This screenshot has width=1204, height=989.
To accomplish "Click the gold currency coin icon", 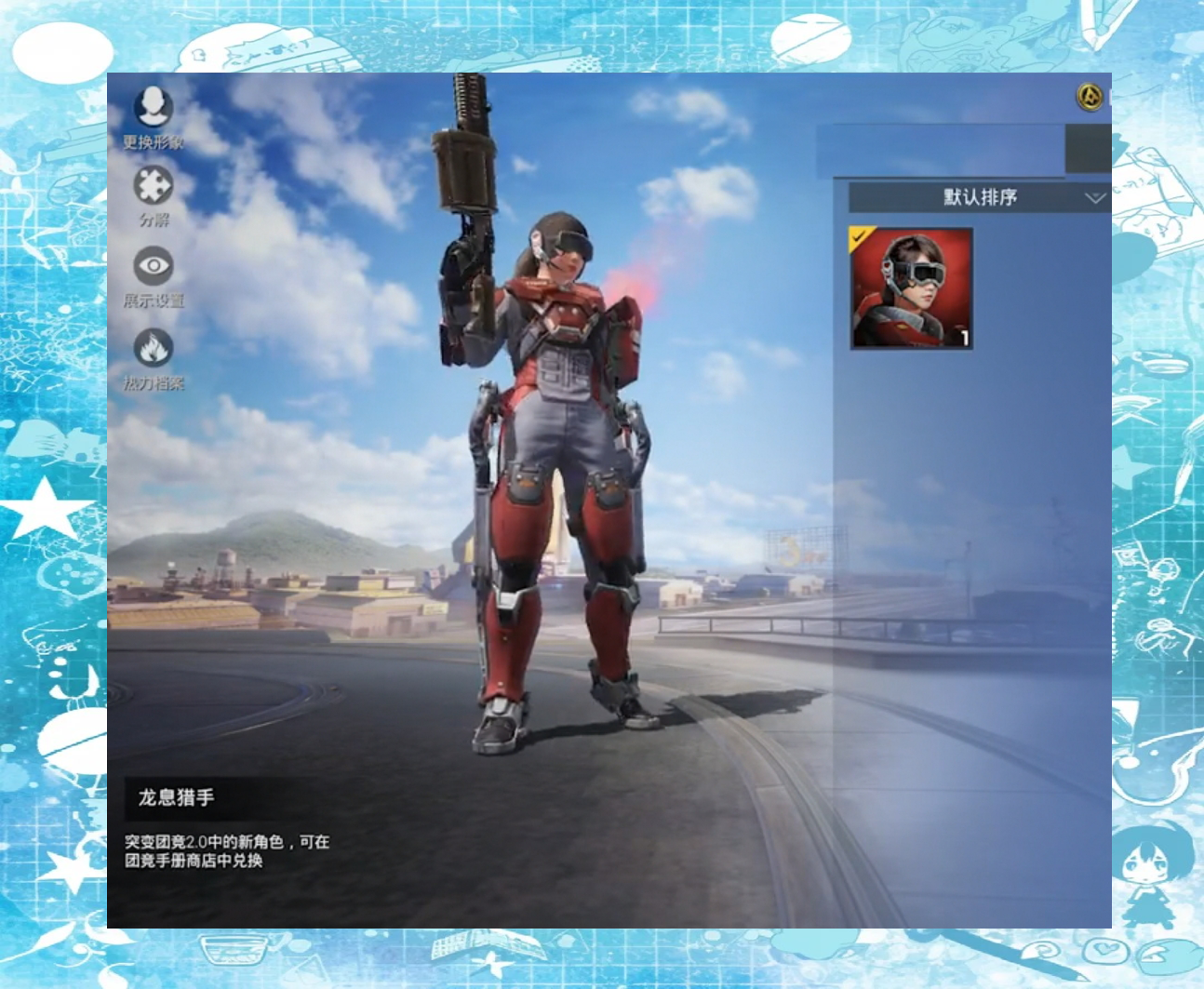I will [1090, 97].
